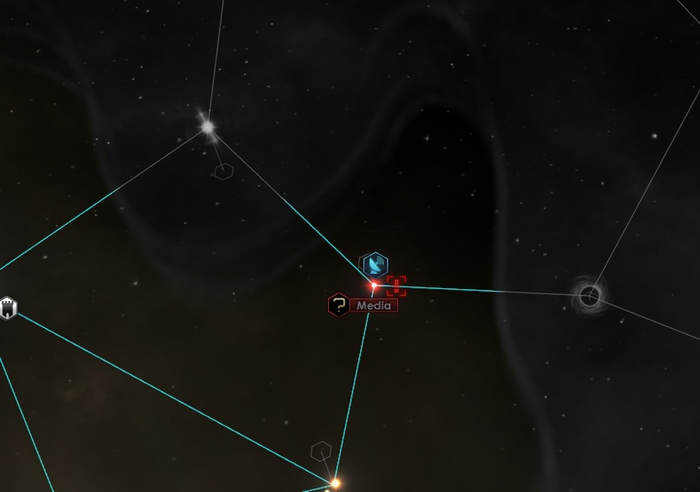Click the white castle tower icon
The height and width of the screenshot is (492, 700).
[9, 306]
